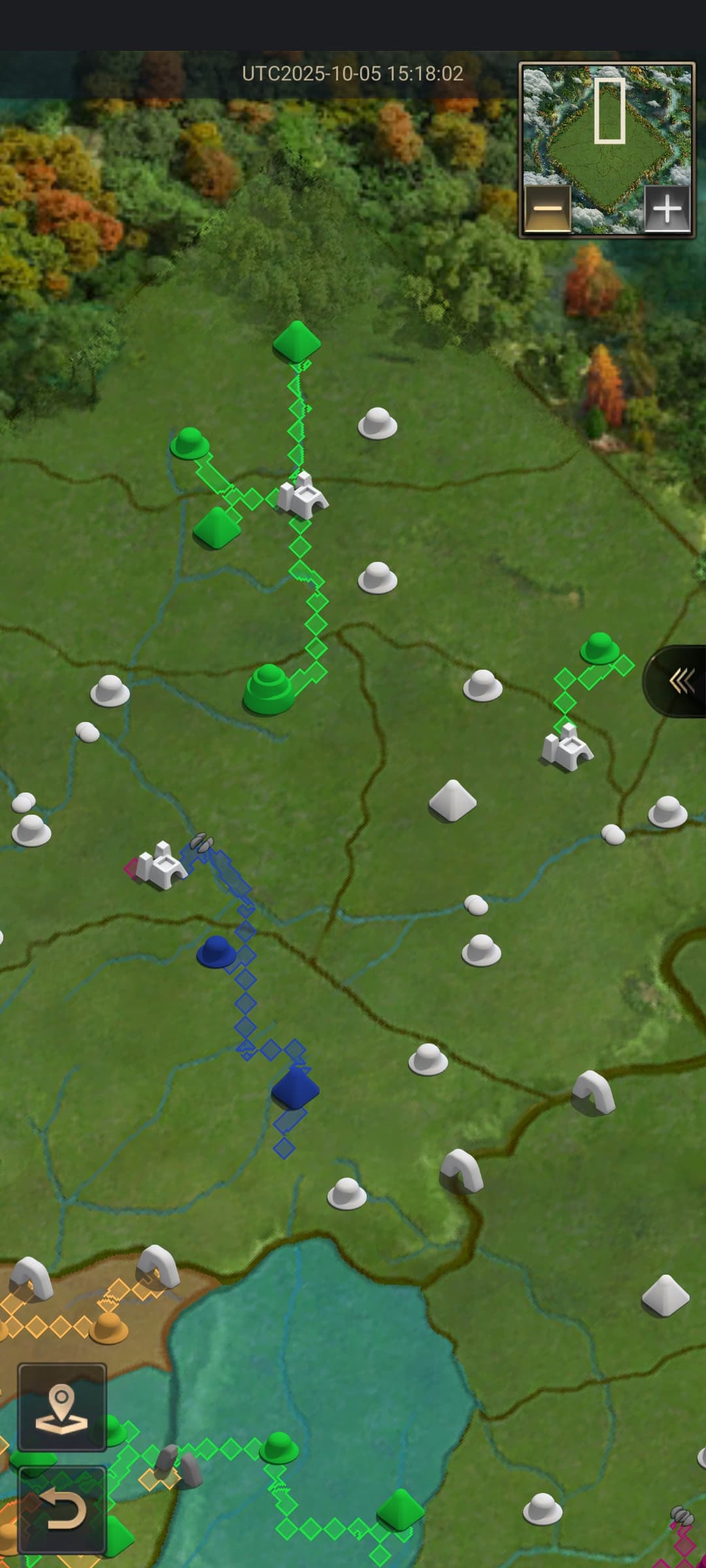
Task: Go back using the return arrow button
Action: tap(62, 1509)
